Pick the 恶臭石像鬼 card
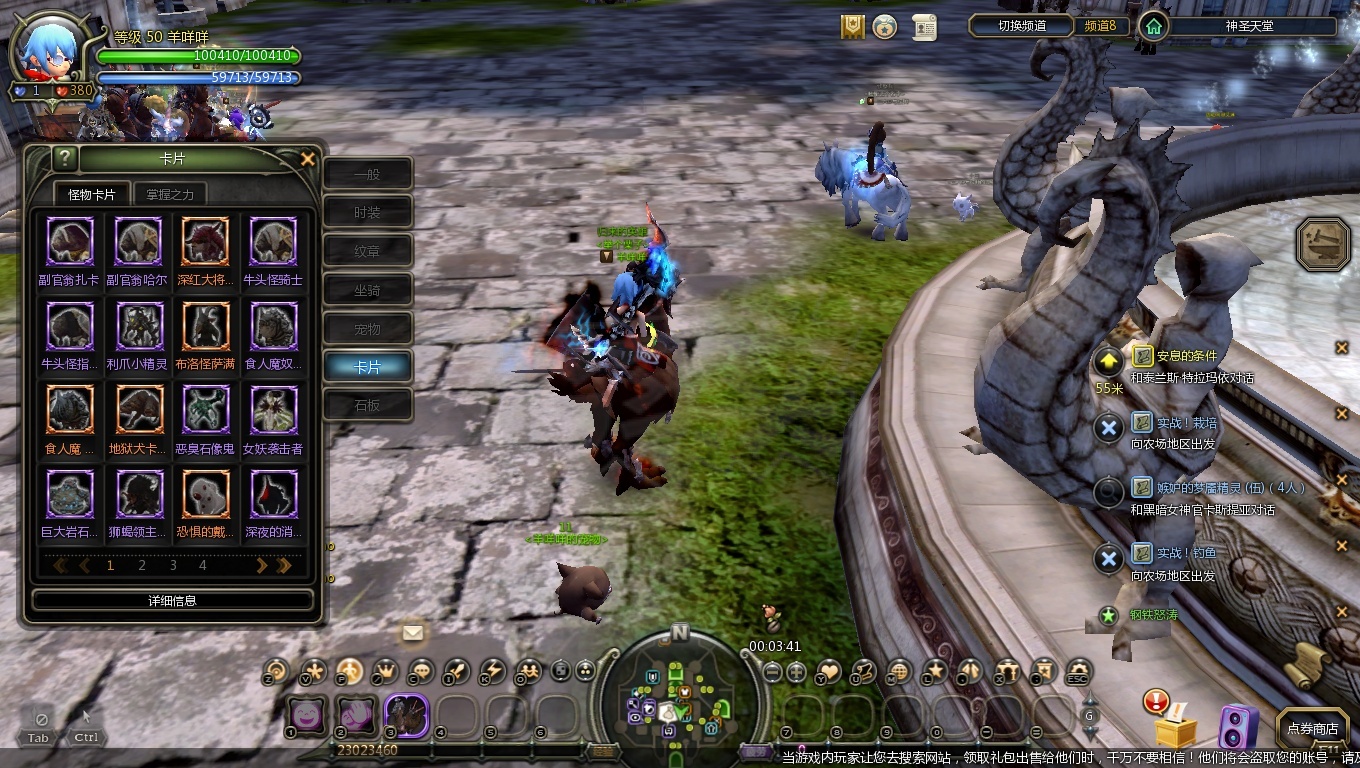 point(205,409)
